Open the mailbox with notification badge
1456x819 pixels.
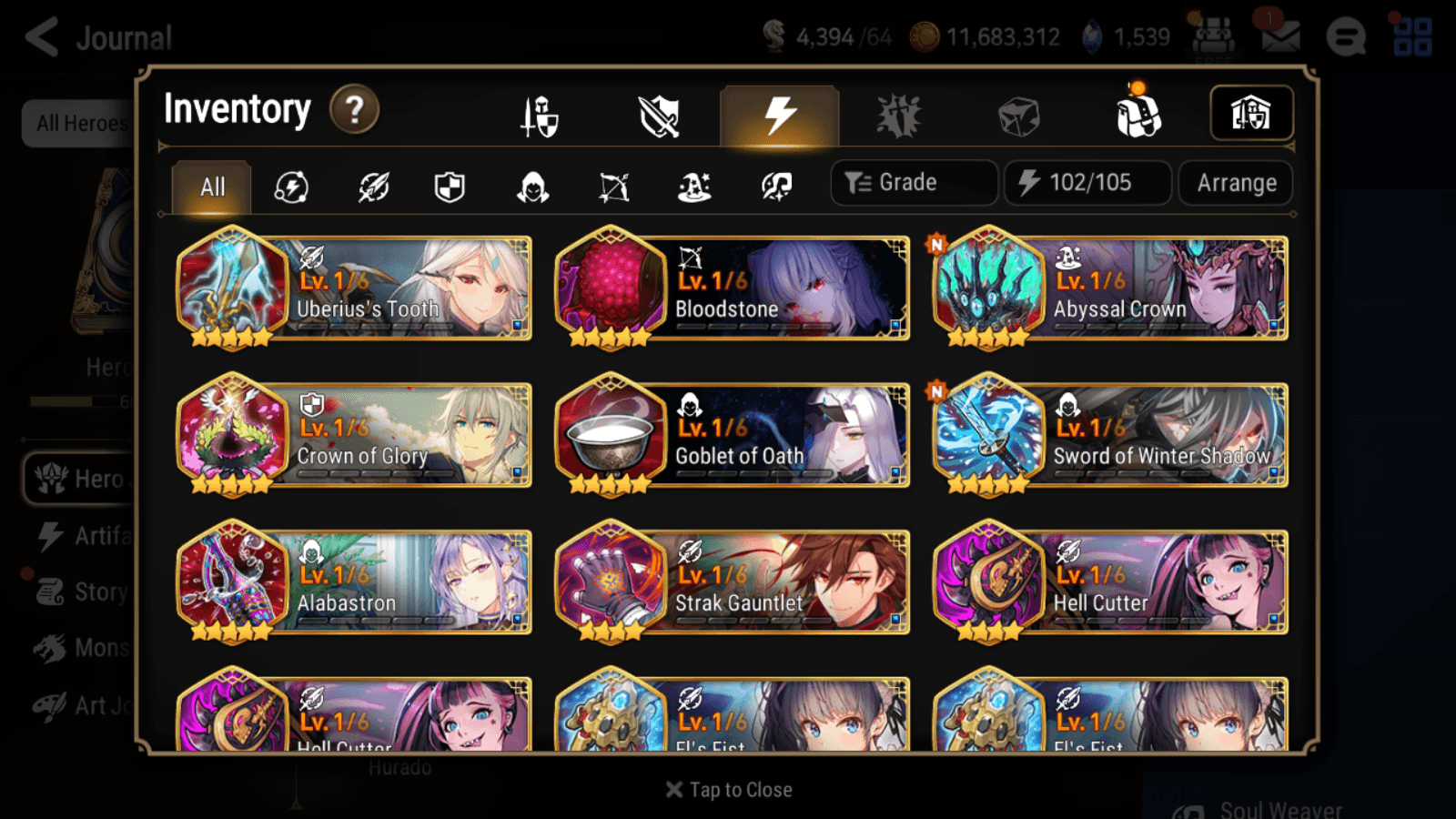pyautogui.click(x=1281, y=36)
